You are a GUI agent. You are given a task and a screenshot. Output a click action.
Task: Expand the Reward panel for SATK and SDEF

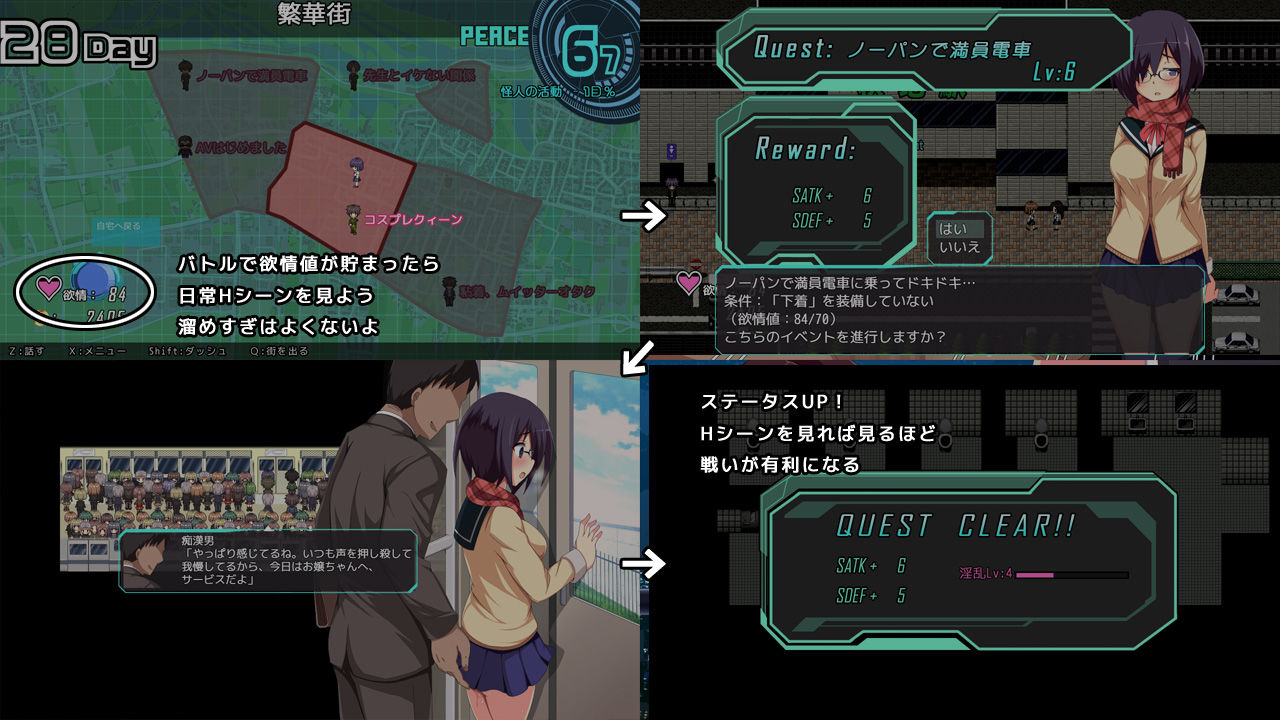tap(818, 185)
